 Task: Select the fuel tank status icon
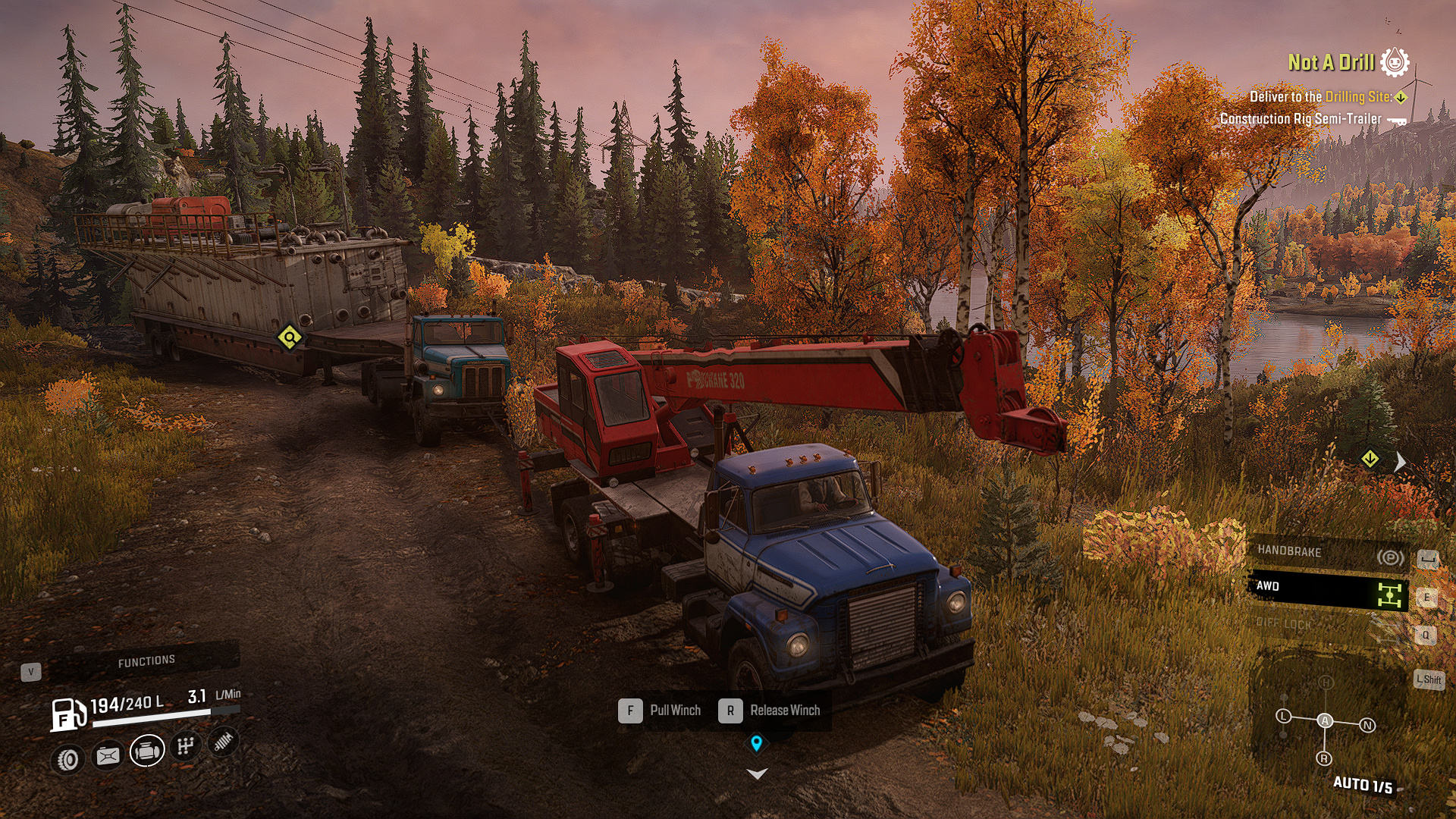pos(108,755)
